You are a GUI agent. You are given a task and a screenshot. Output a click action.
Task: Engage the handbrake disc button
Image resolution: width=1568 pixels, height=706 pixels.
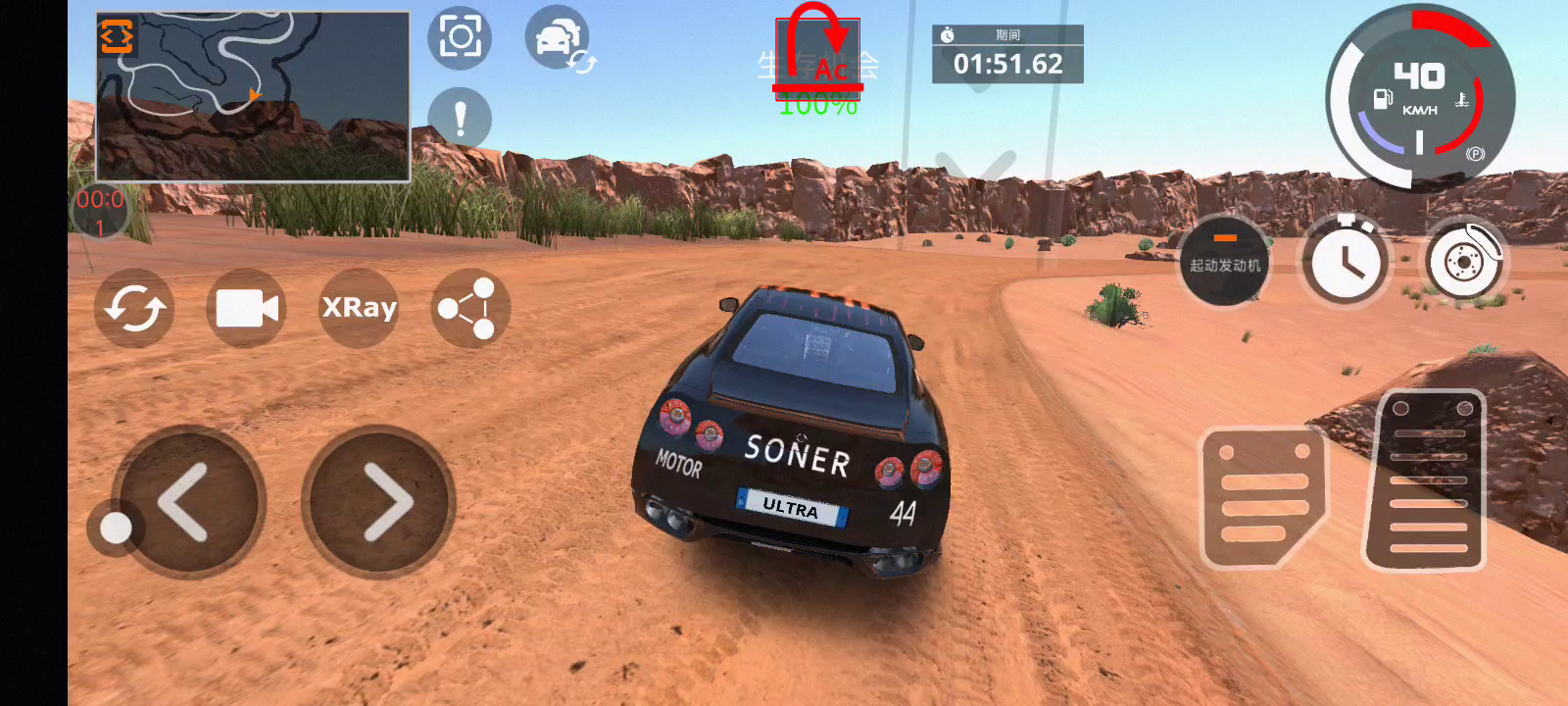point(1464,262)
